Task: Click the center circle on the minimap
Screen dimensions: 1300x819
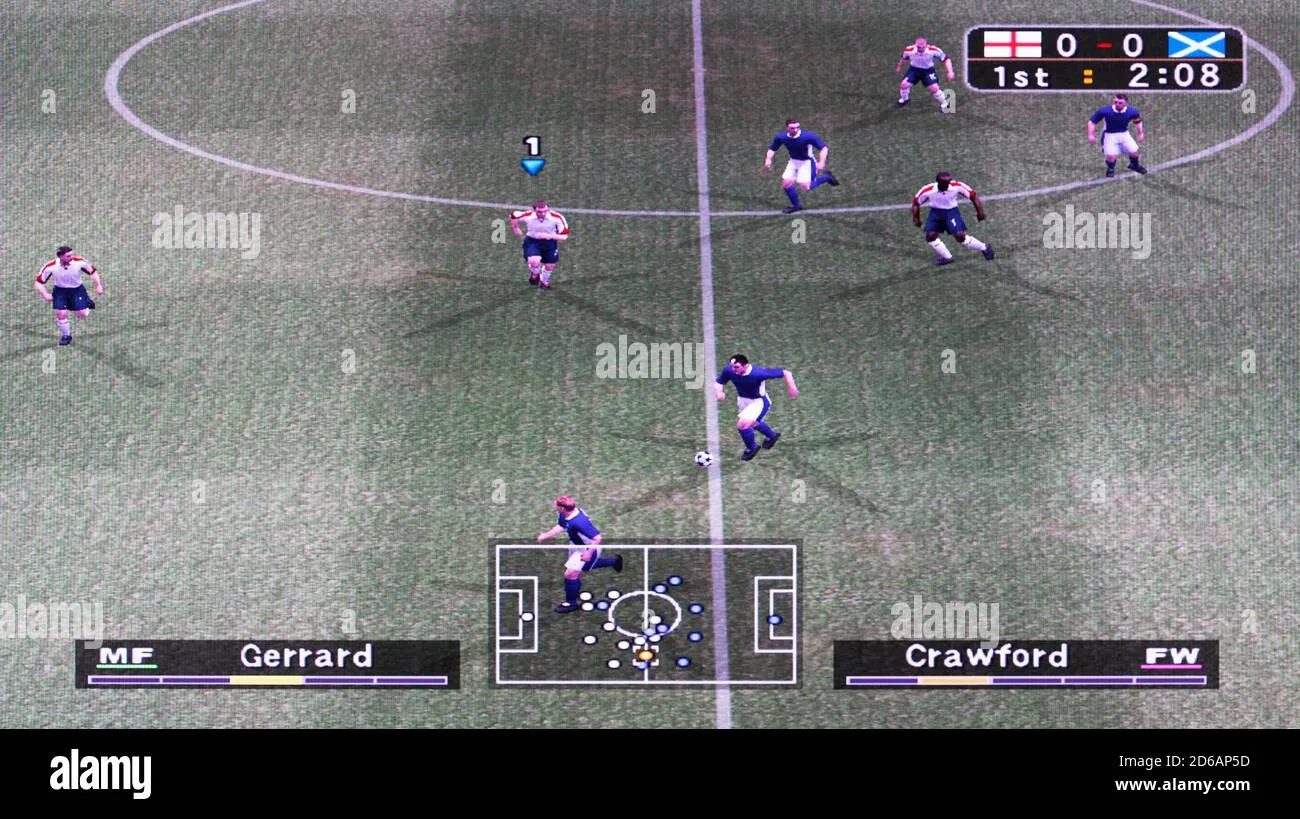Action: click(645, 615)
